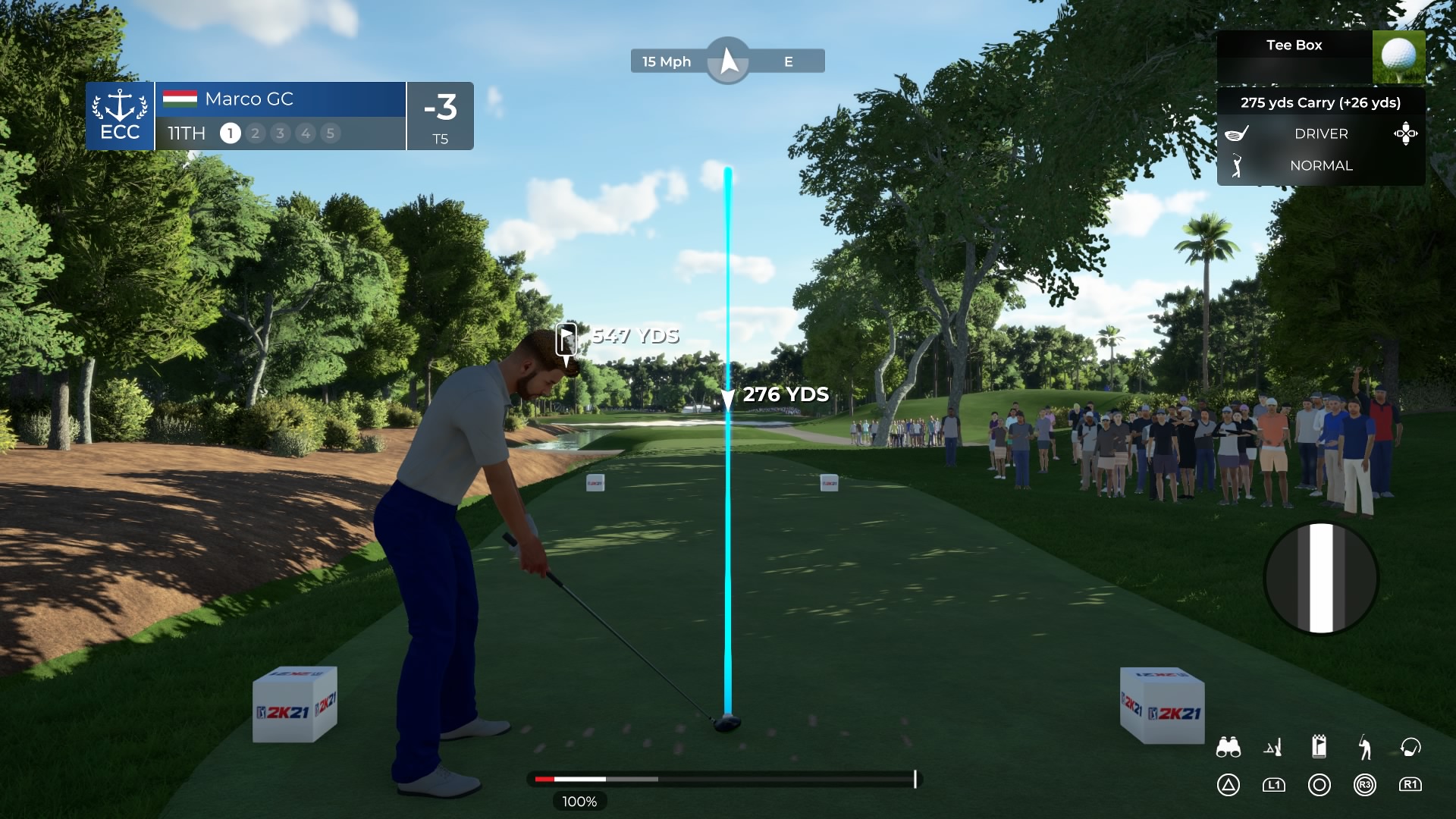Click the golfer practice swing icon
The image size is (1456, 819).
click(1365, 748)
